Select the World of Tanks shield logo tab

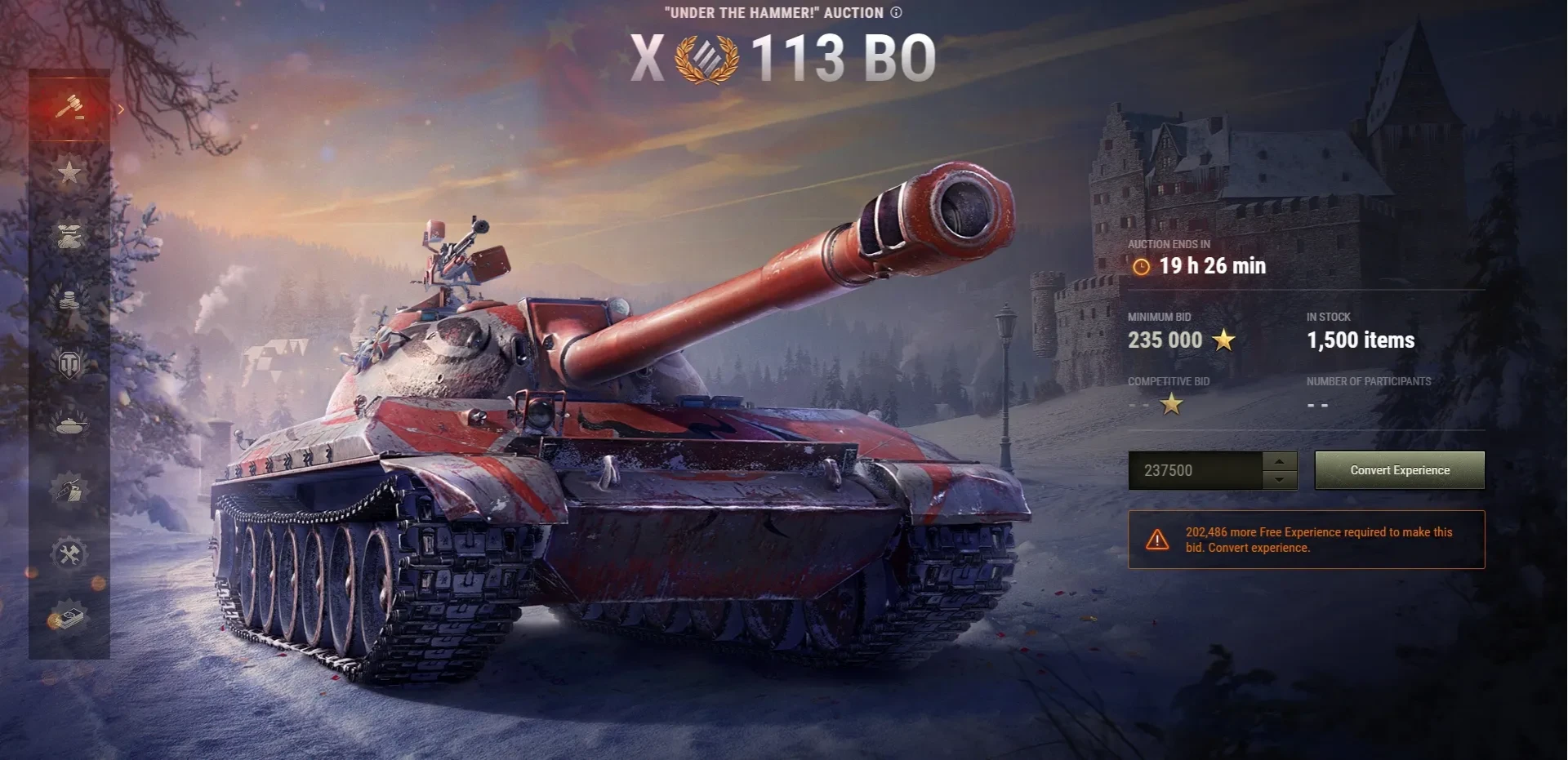[69, 363]
